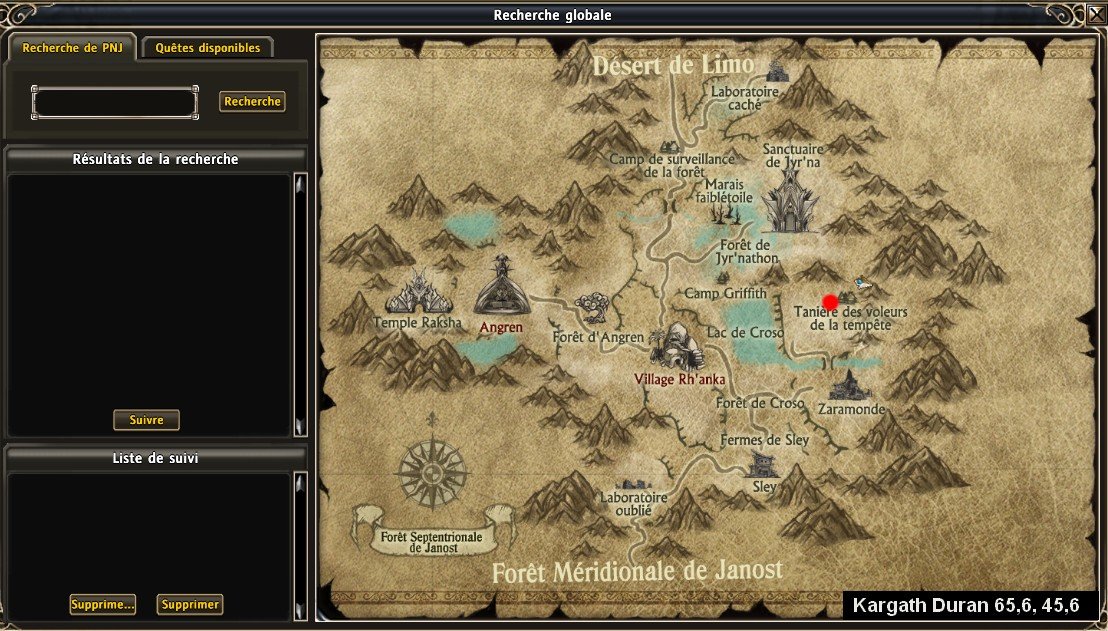Focus the NPC search text field

115,102
